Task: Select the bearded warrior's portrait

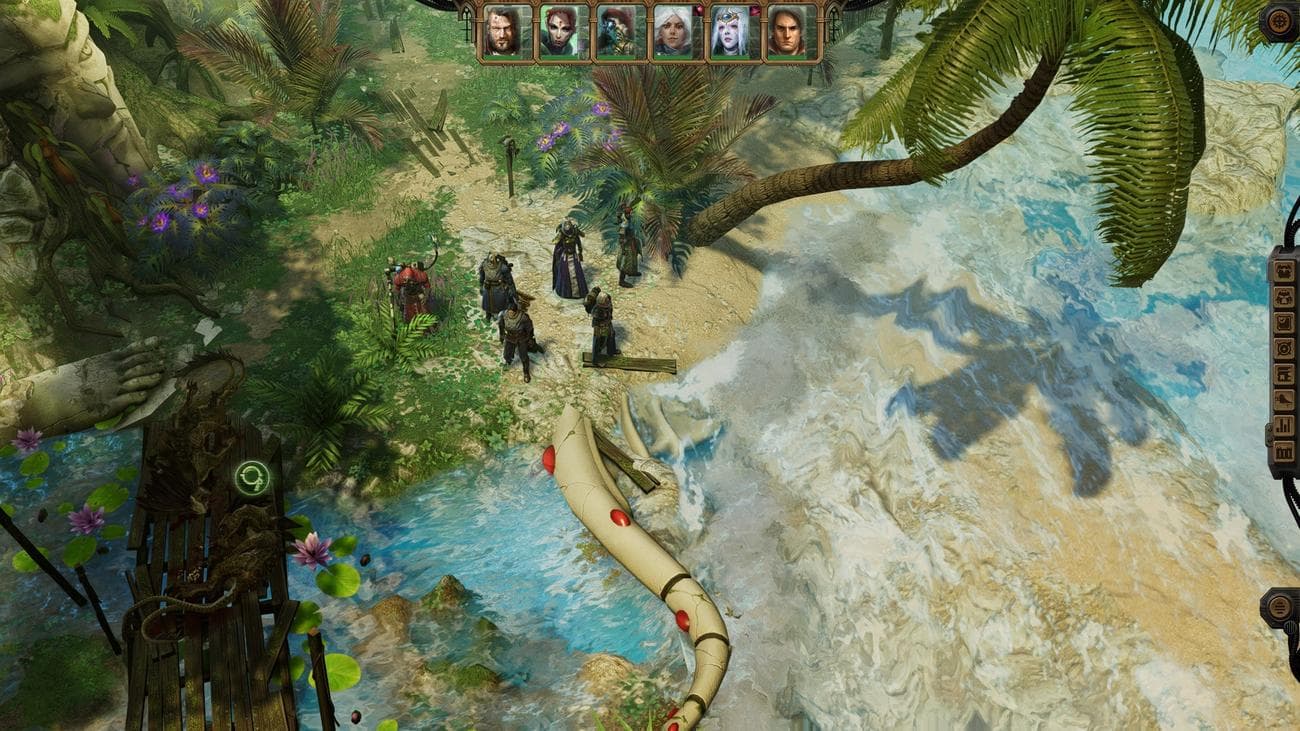Action: coord(500,29)
